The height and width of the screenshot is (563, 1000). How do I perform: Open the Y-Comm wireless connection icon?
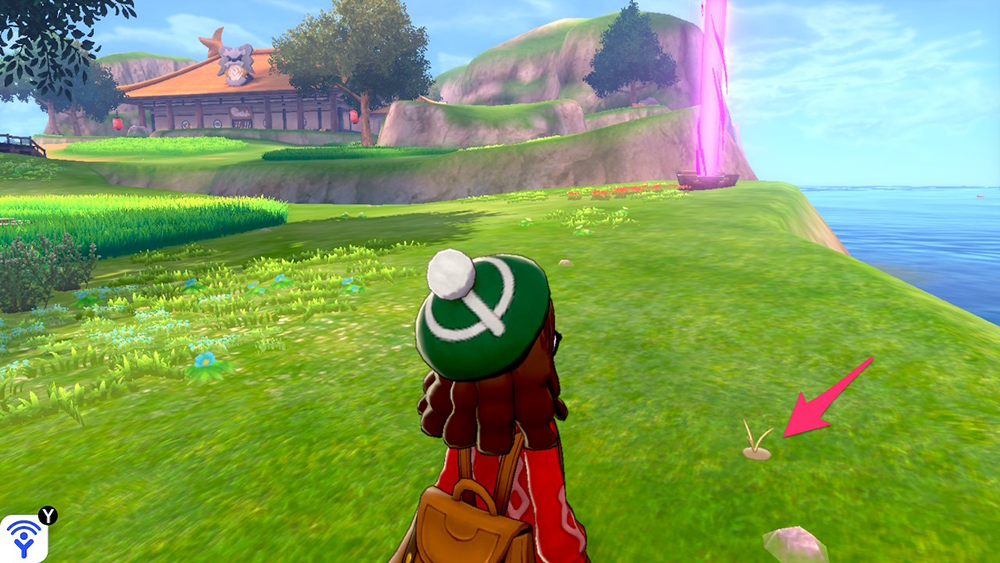(x=24, y=538)
